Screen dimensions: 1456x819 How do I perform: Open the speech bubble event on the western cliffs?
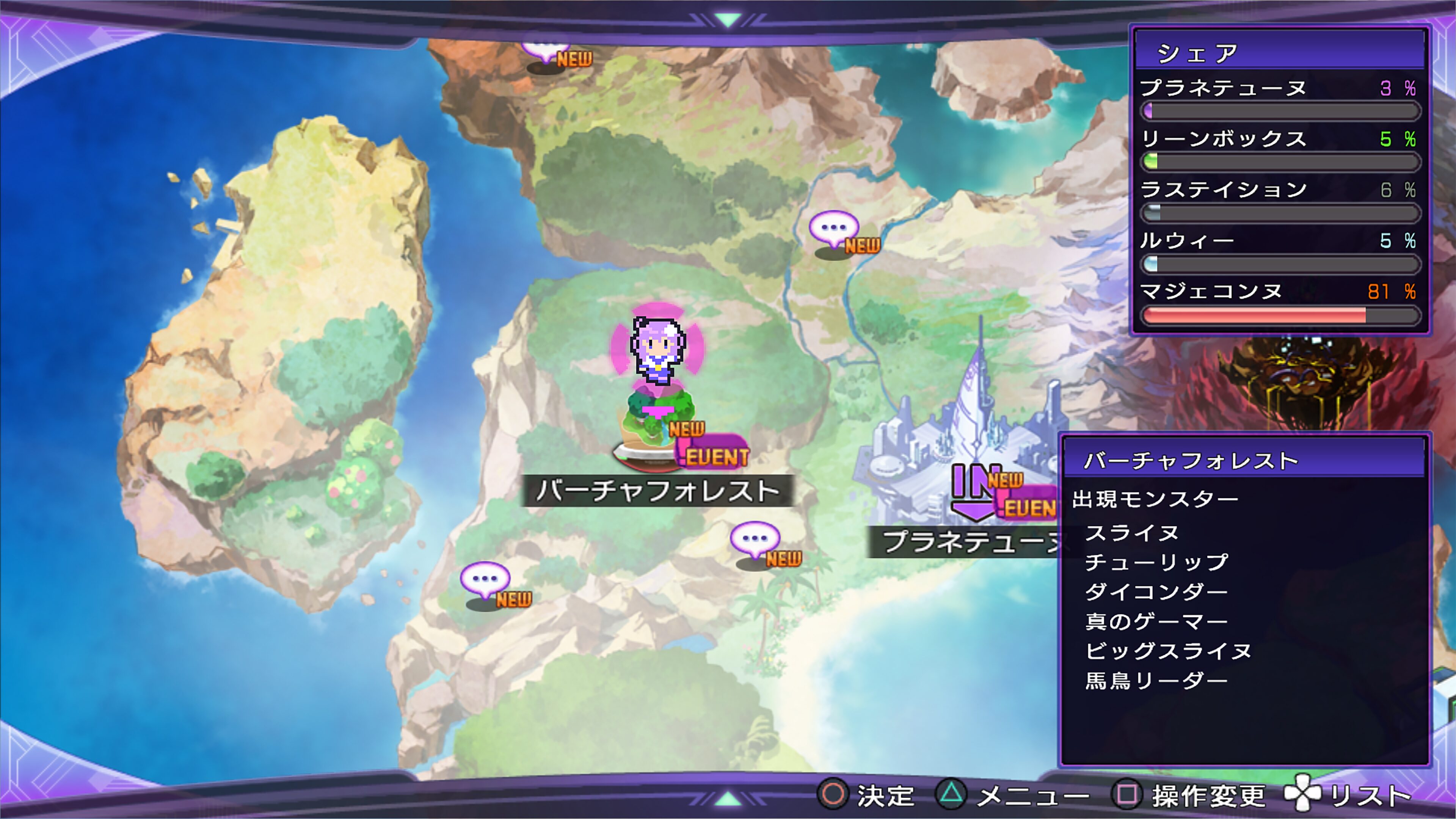pyautogui.click(x=485, y=581)
